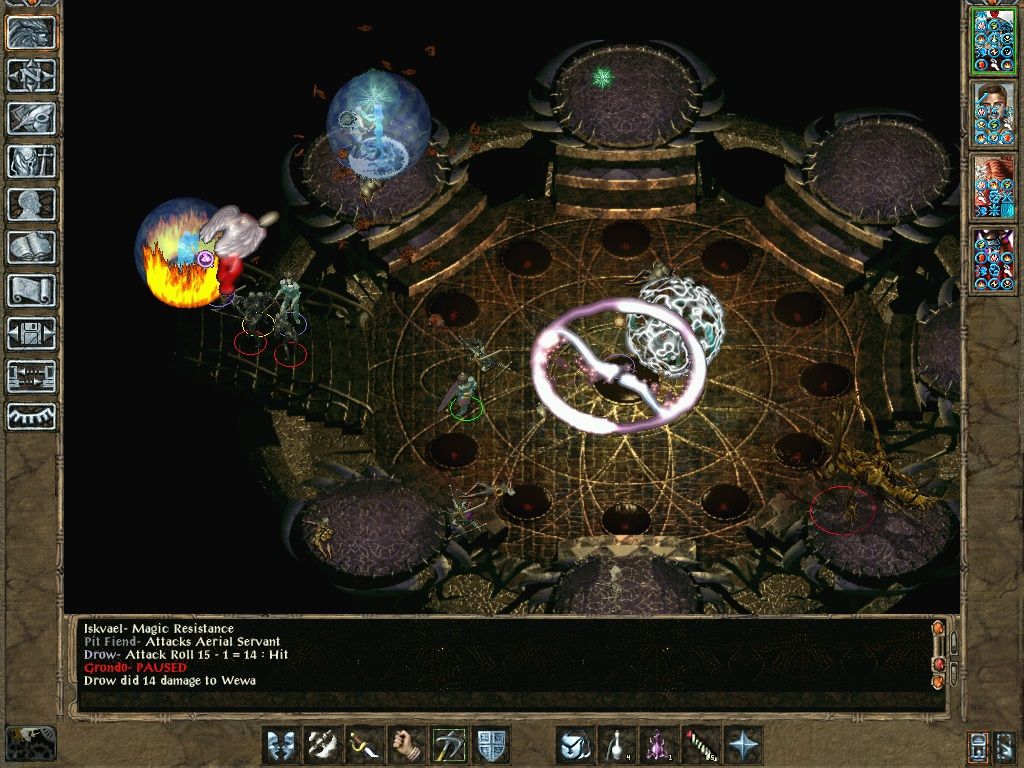The width and height of the screenshot is (1024, 768).
Task: Open the inventory screen button
Action: [x=32, y=161]
